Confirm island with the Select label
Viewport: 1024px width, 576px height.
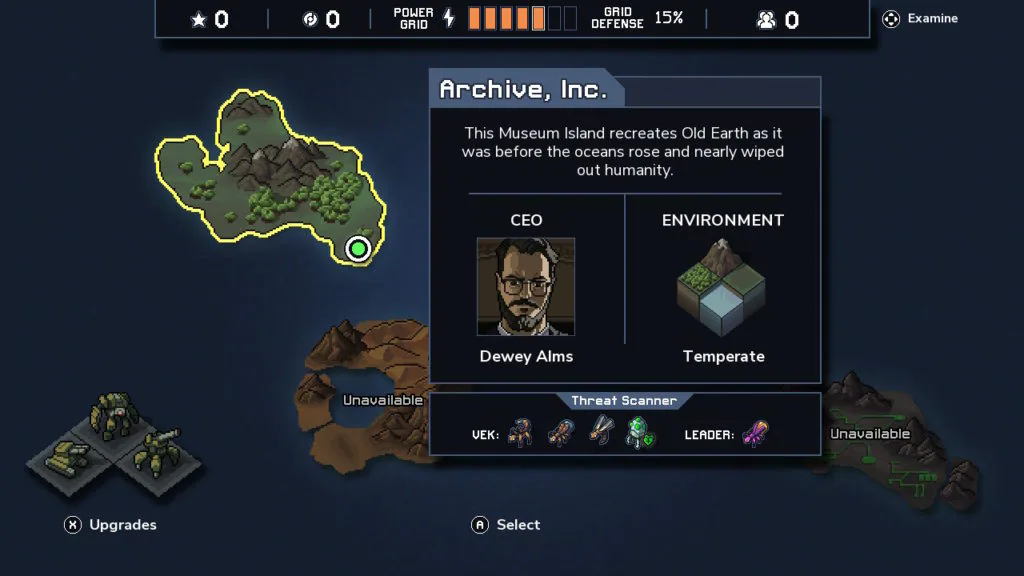[x=518, y=524]
